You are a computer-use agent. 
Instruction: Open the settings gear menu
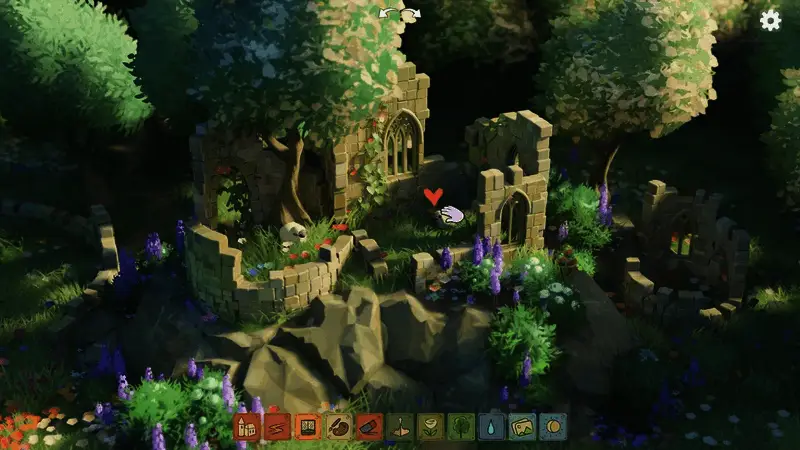[770, 20]
